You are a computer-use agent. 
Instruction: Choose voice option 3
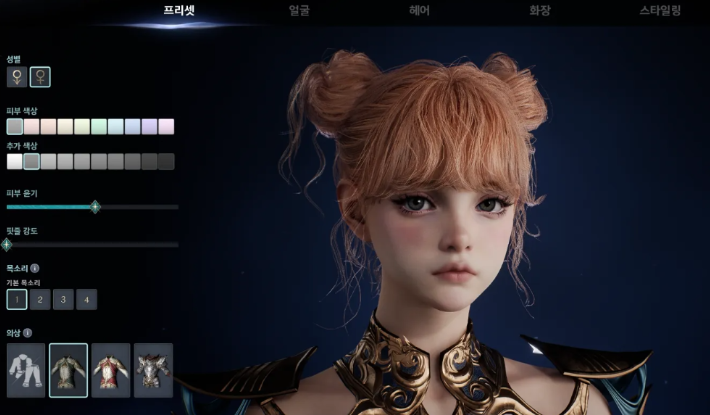click(x=63, y=299)
